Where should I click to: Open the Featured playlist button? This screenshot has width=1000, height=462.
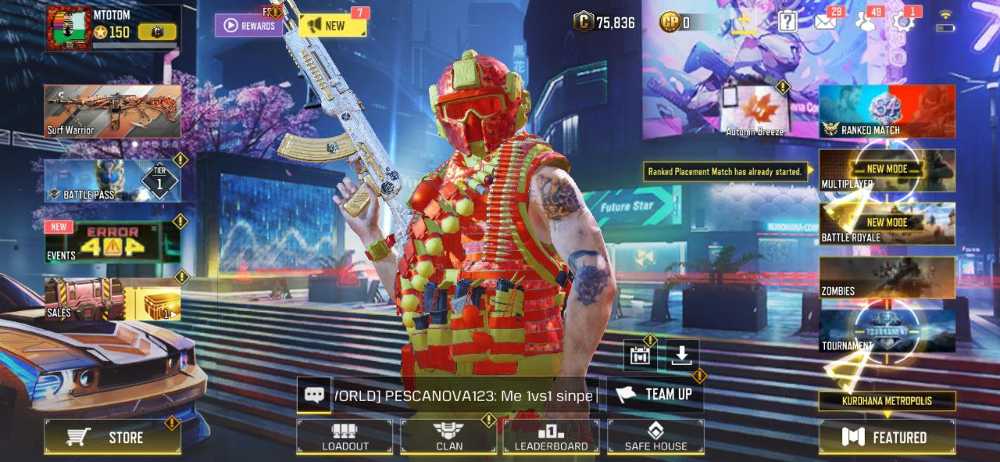click(x=887, y=437)
